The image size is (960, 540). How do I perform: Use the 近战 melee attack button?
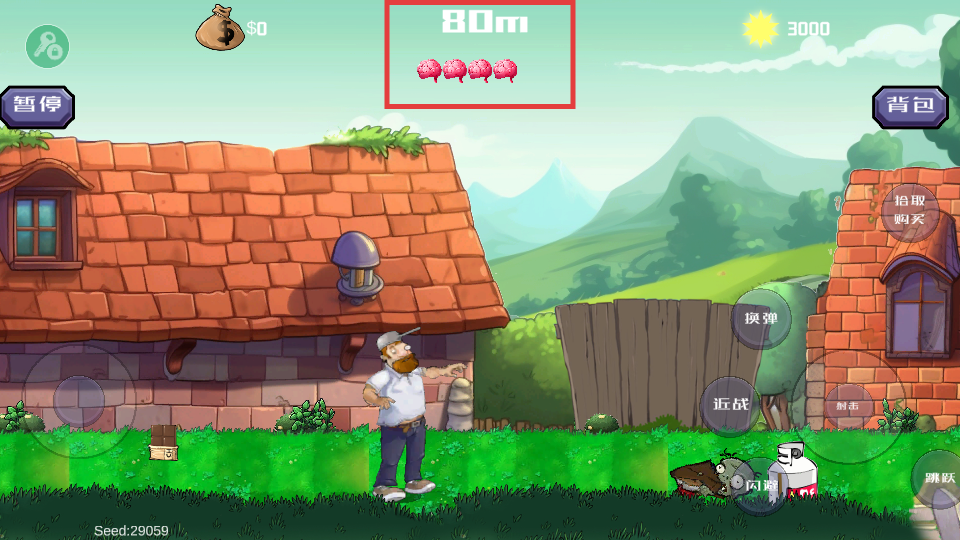[x=730, y=405]
